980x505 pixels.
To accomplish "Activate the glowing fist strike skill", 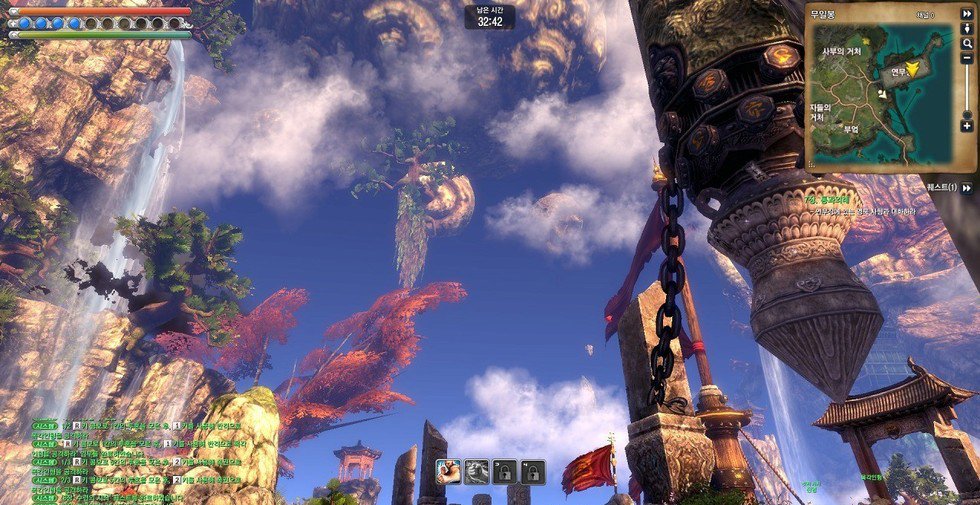I will click(x=449, y=471).
